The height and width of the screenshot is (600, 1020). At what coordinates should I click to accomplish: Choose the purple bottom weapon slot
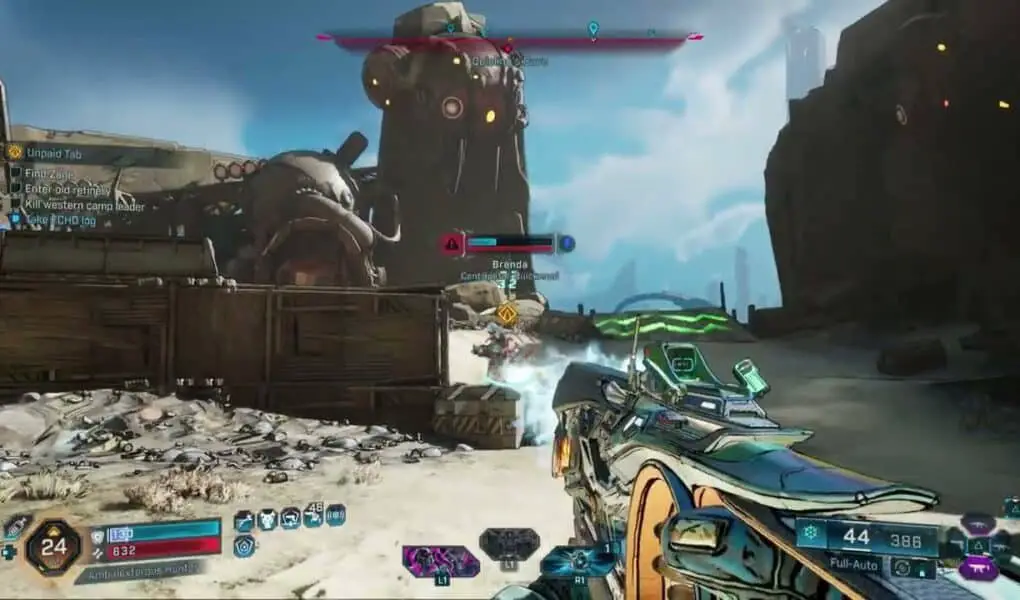tap(978, 570)
